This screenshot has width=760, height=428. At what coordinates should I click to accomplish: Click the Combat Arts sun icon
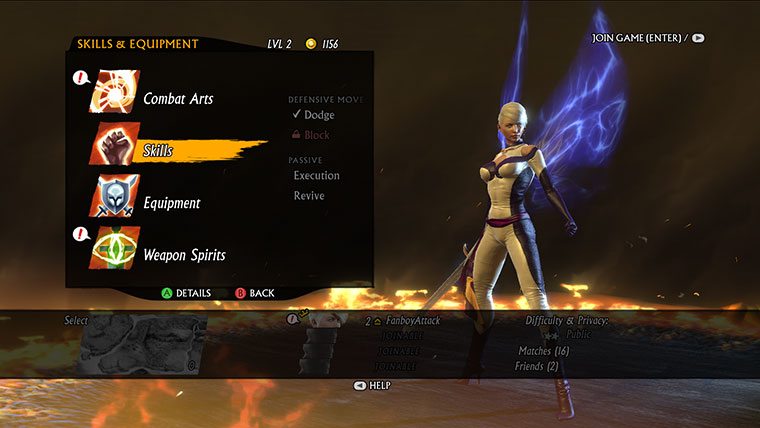pos(115,93)
